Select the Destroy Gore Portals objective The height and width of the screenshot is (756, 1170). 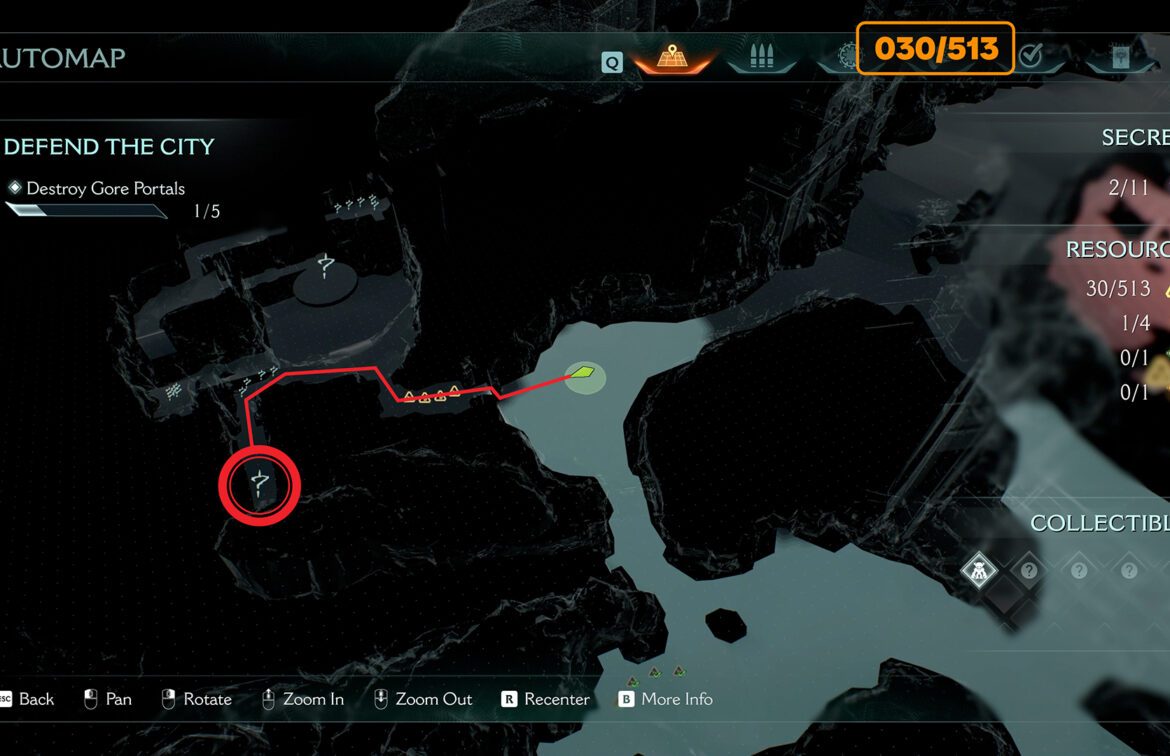pyautogui.click(x=105, y=188)
